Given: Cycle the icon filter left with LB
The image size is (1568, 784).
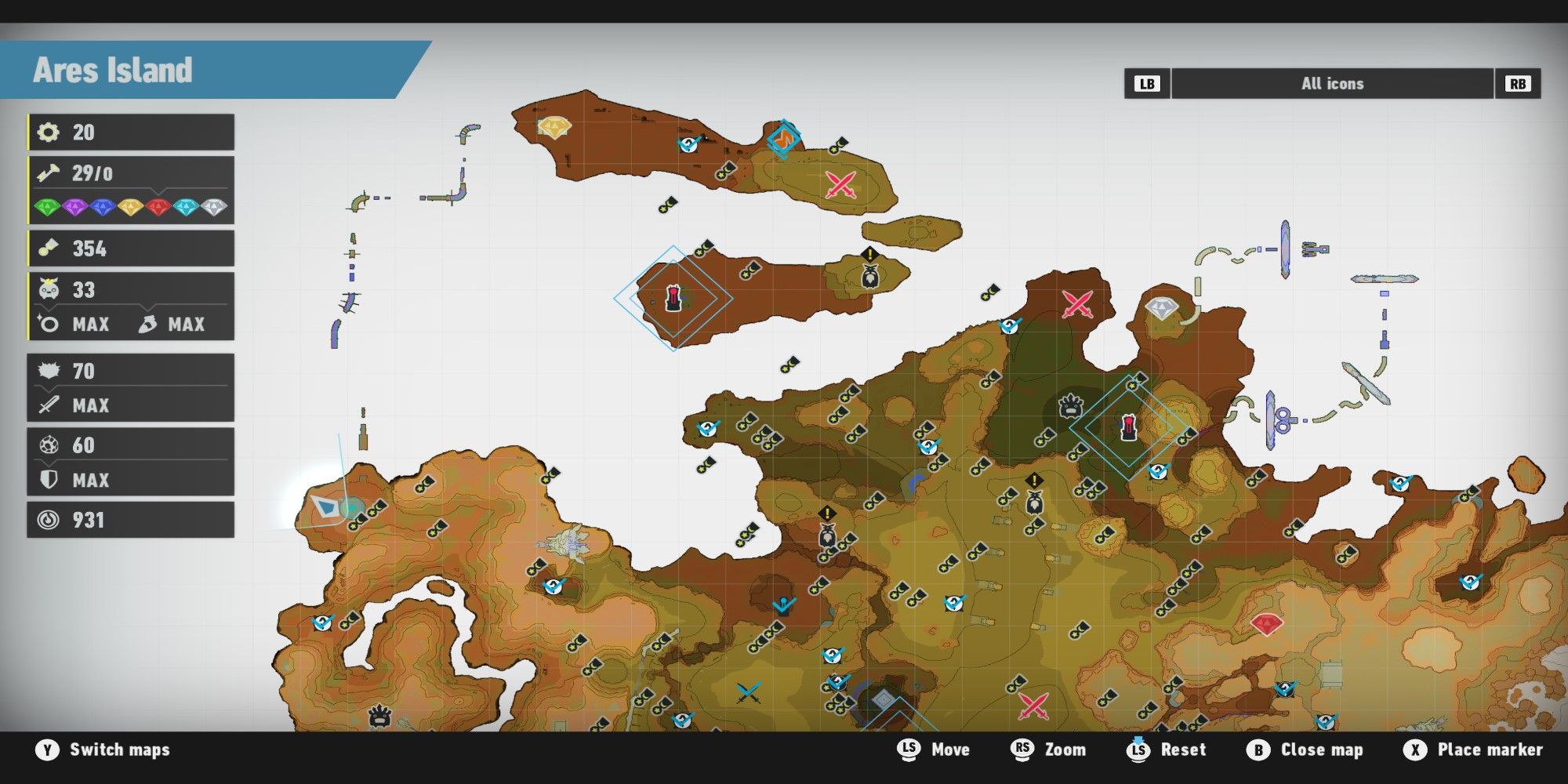Looking at the screenshot, I should pyautogui.click(x=1146, y=83).
